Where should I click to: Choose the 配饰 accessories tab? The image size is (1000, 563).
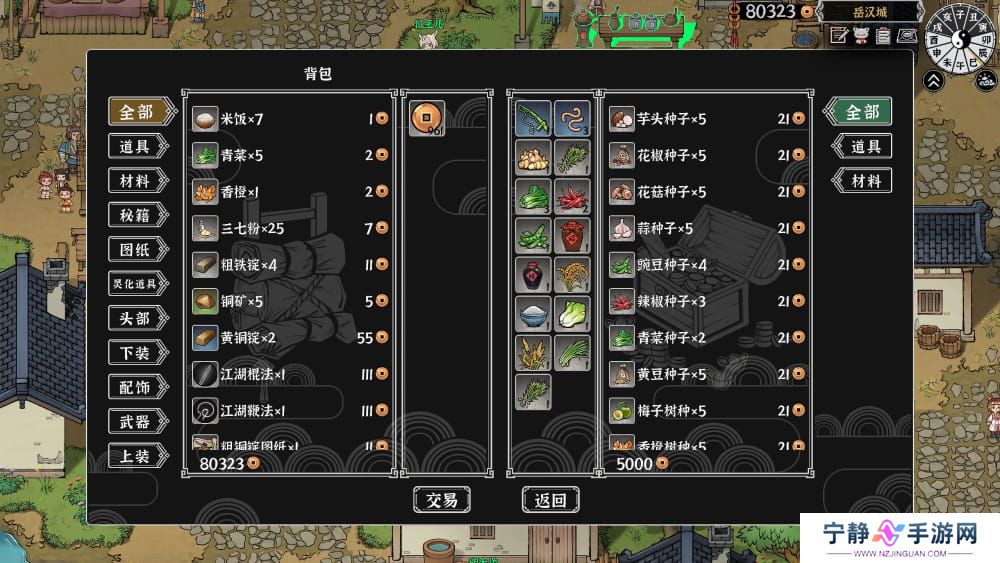pyautogui.click(x=135, y=387)
